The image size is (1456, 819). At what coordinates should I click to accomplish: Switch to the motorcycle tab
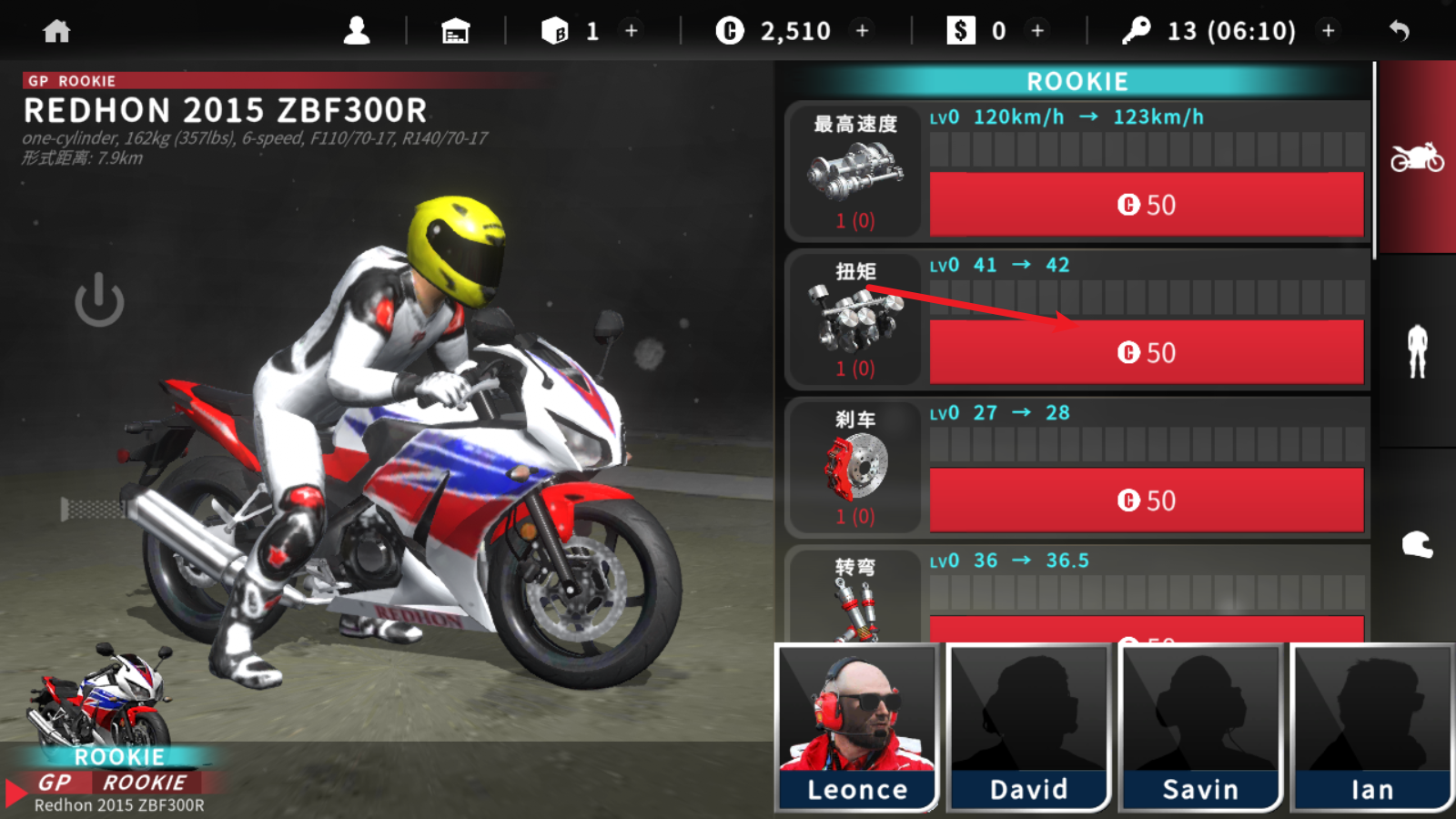pos(1417,158)
